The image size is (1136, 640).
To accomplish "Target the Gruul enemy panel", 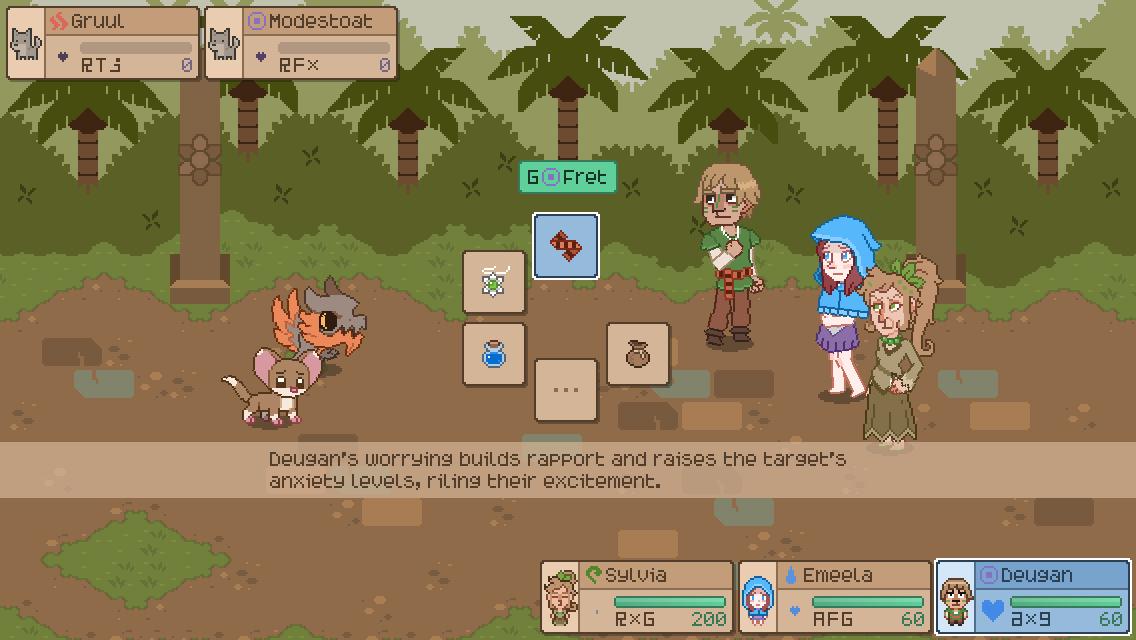I will tap(103, 44).
